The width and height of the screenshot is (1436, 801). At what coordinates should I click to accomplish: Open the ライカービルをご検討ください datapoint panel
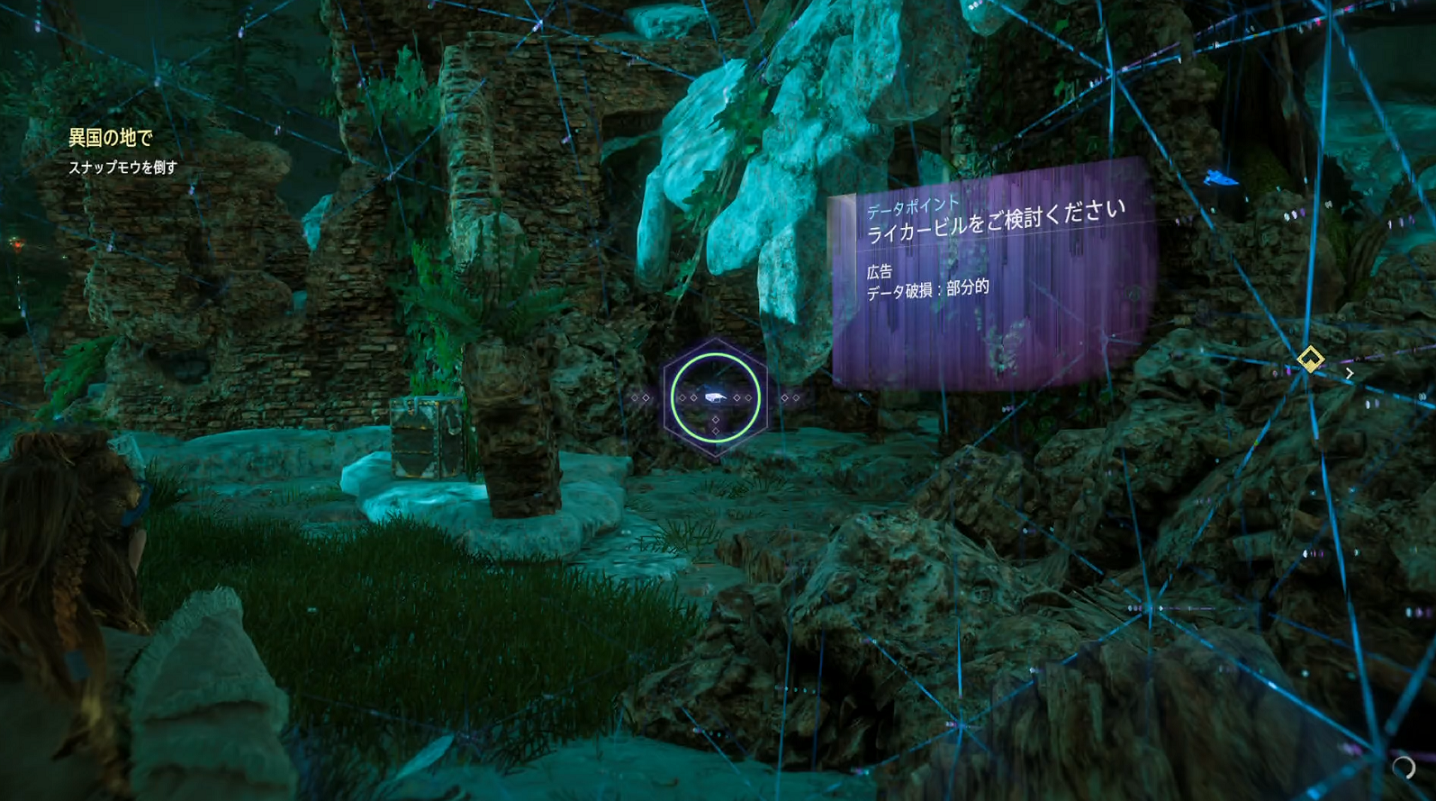coord(992,273)
